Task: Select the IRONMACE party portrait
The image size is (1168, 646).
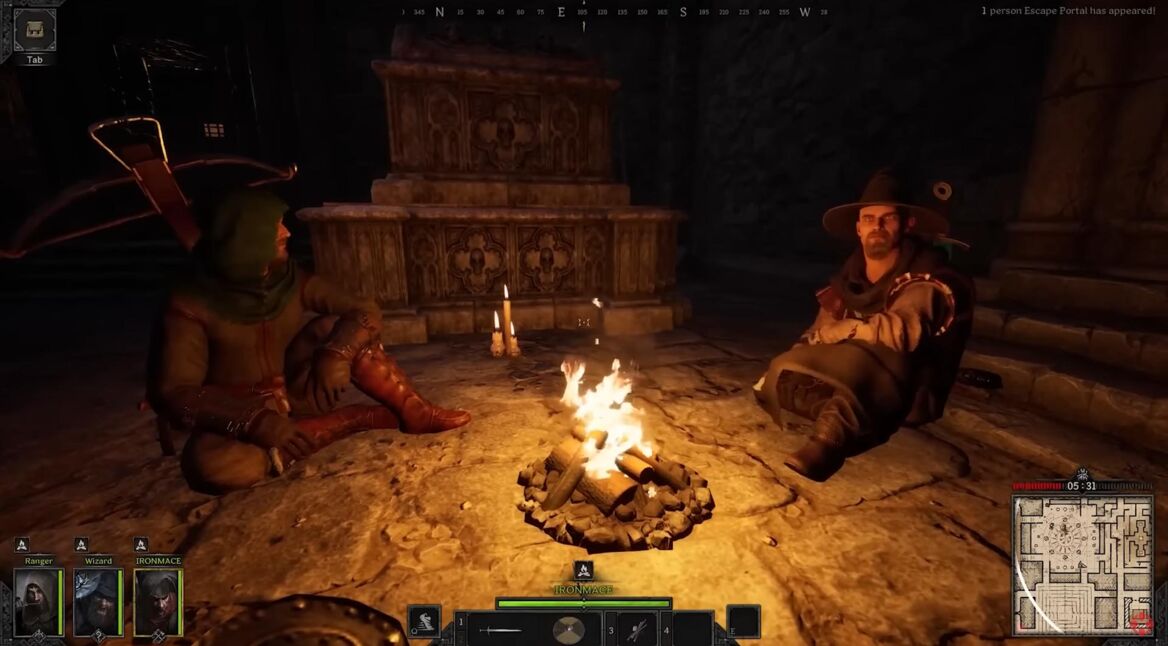Action: (x=157, y=602)
